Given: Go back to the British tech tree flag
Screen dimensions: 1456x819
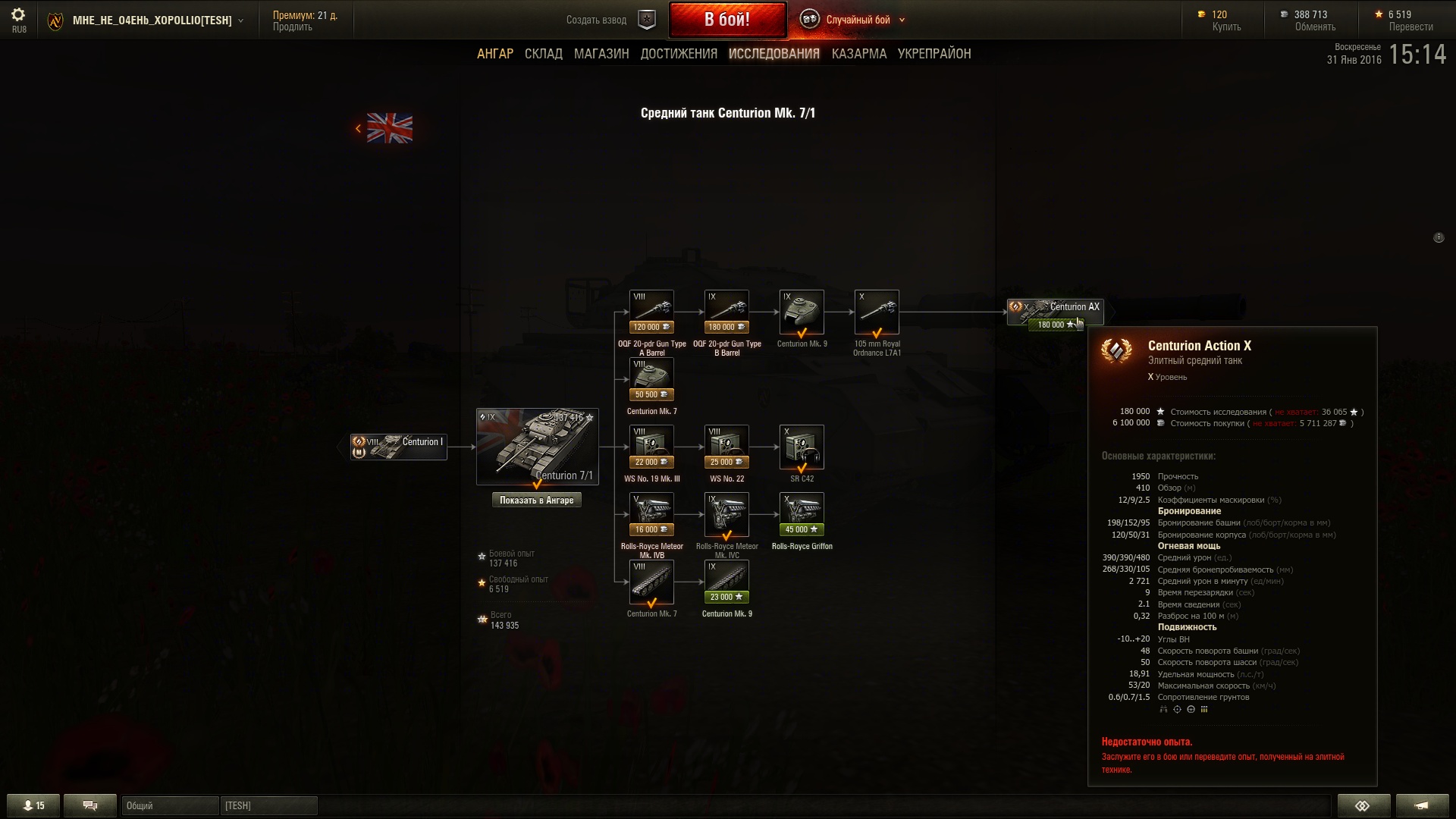Looking at the screenshot, I should [389, 128].
